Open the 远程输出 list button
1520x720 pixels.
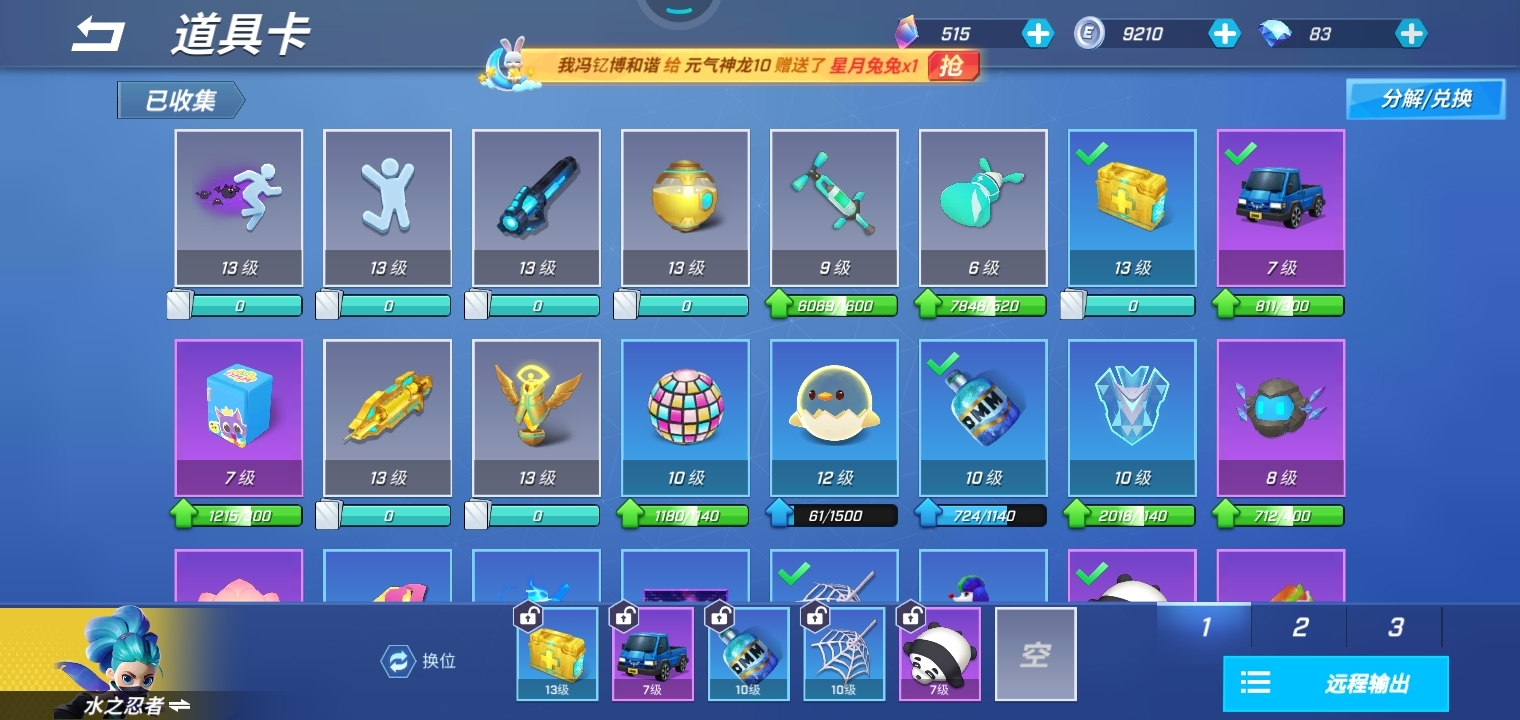point(1335,684)
